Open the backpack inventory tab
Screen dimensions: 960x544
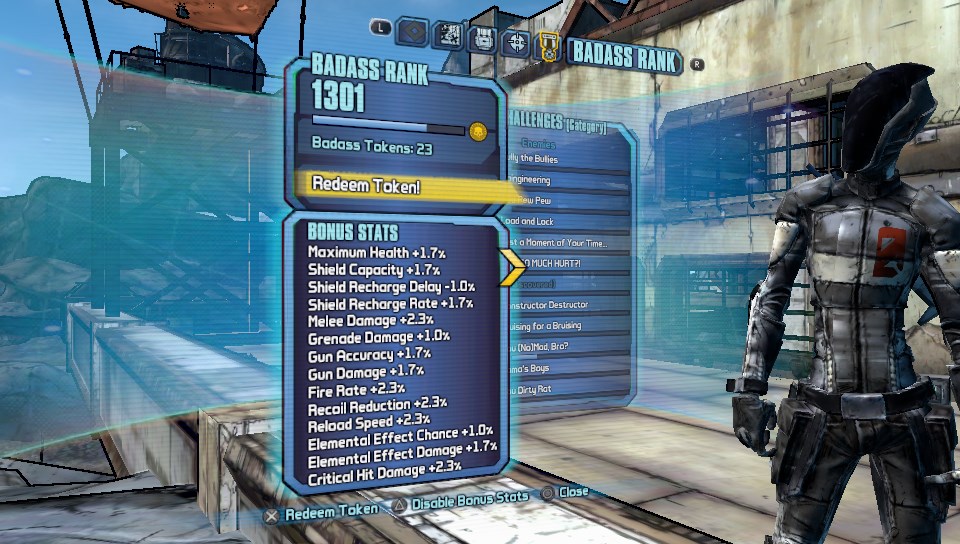(x=482, y=39)
